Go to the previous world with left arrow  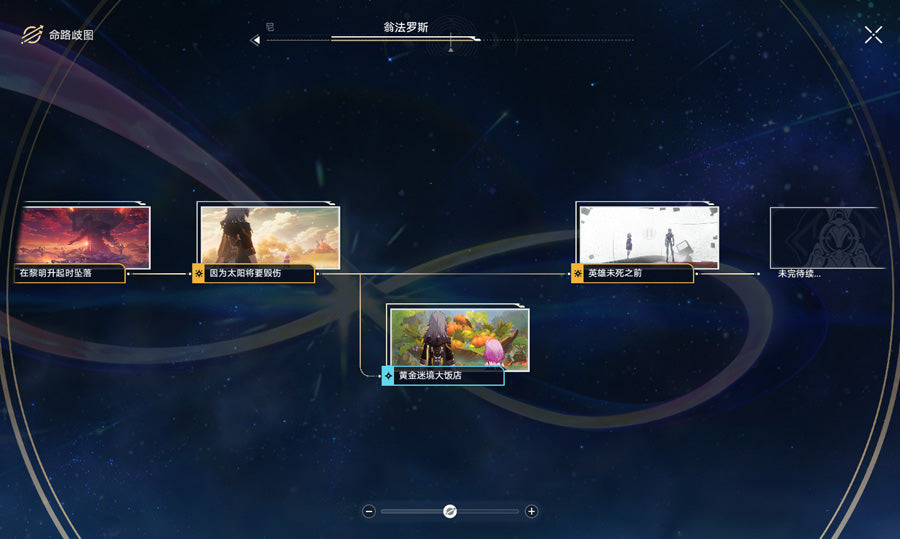(255, 40)
